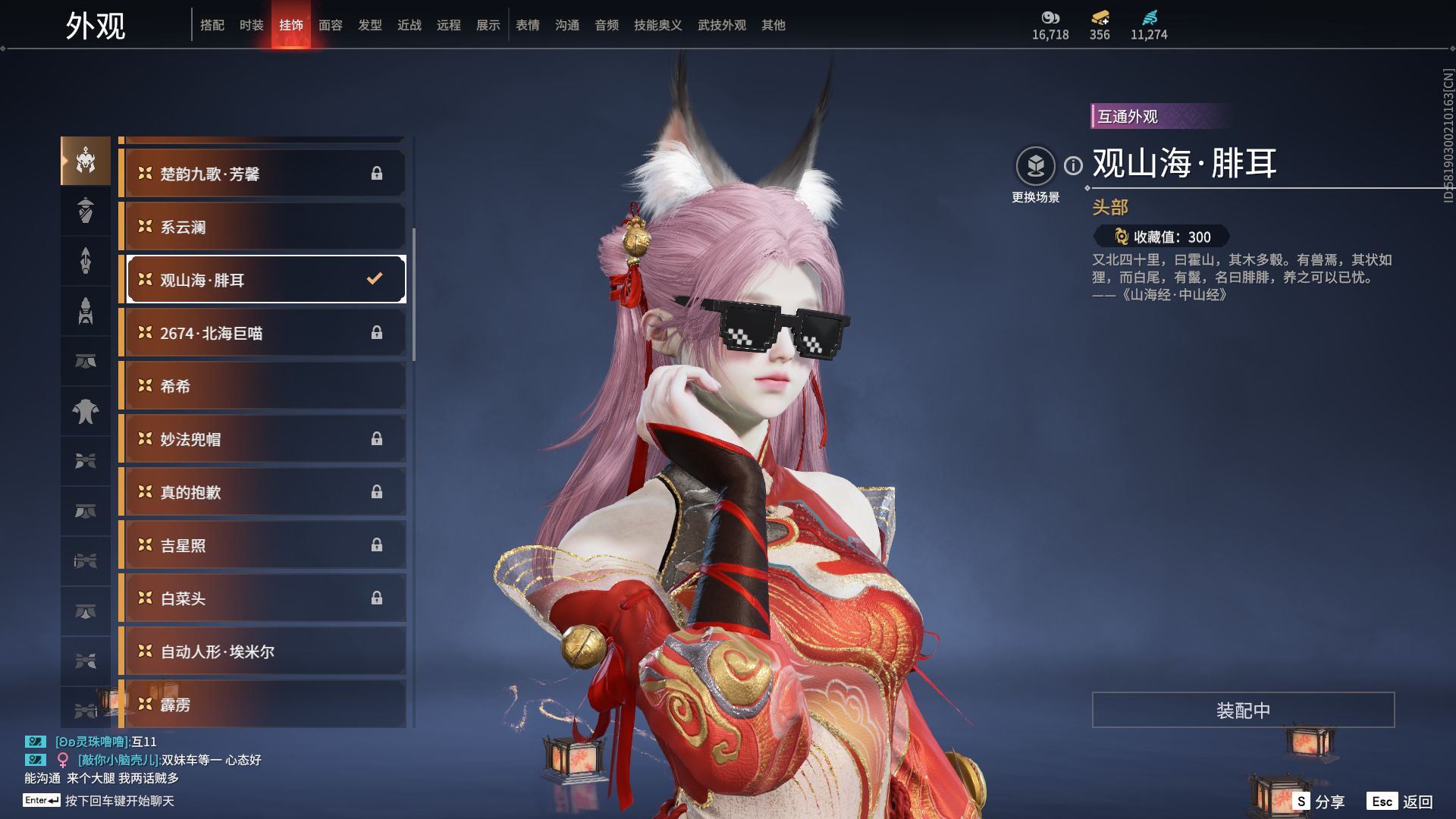Image resolution: width=1456 pixels, height=819 pixels.
Task: Select the head accessory category icon
Action: click(x=86, y=161)
